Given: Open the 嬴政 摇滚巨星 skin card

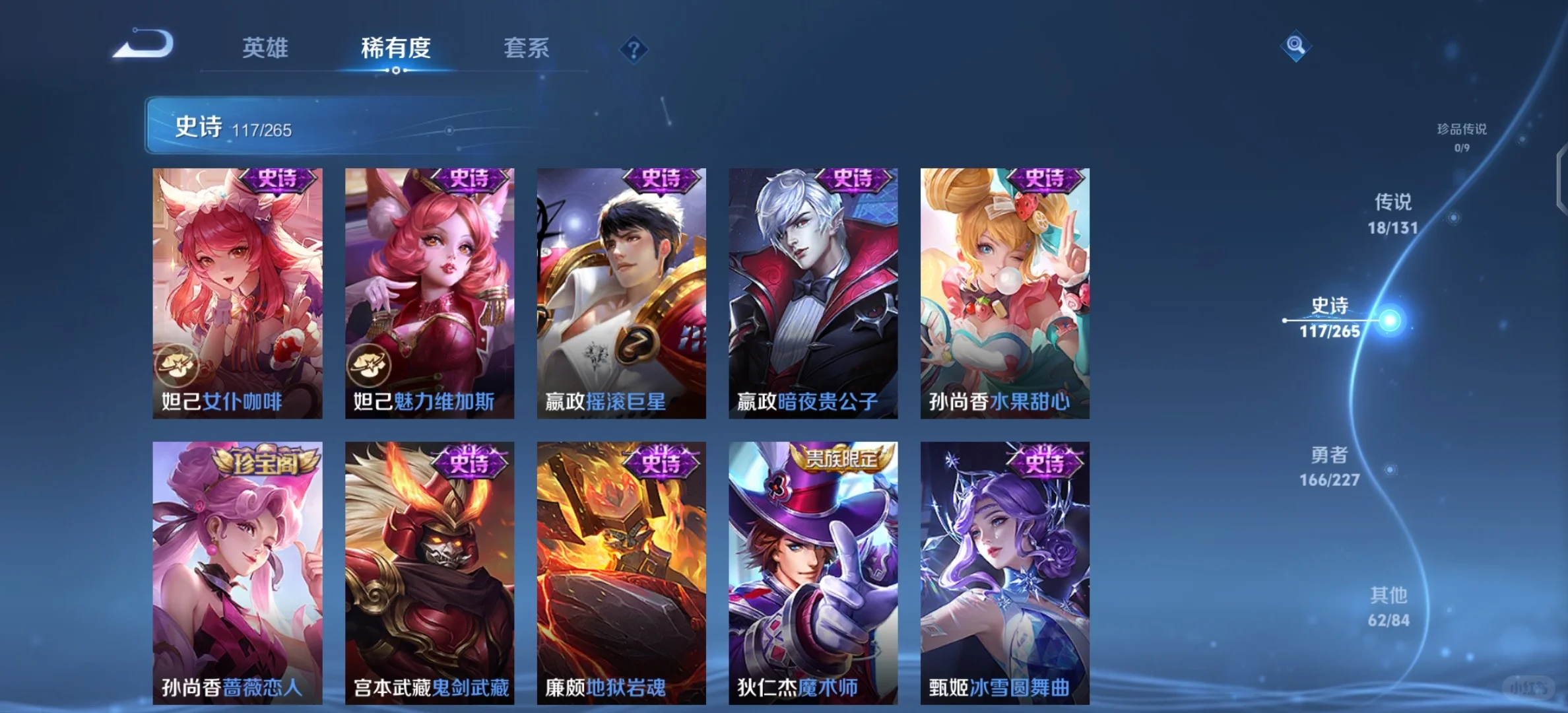Looking at the screenshot, I should [x=621, y=293].
